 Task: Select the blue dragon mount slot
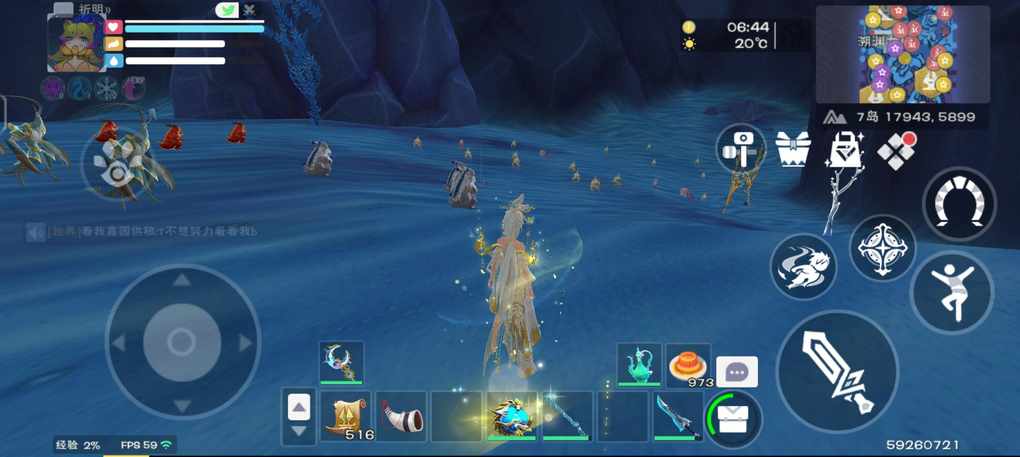click(x=511, y=416)
